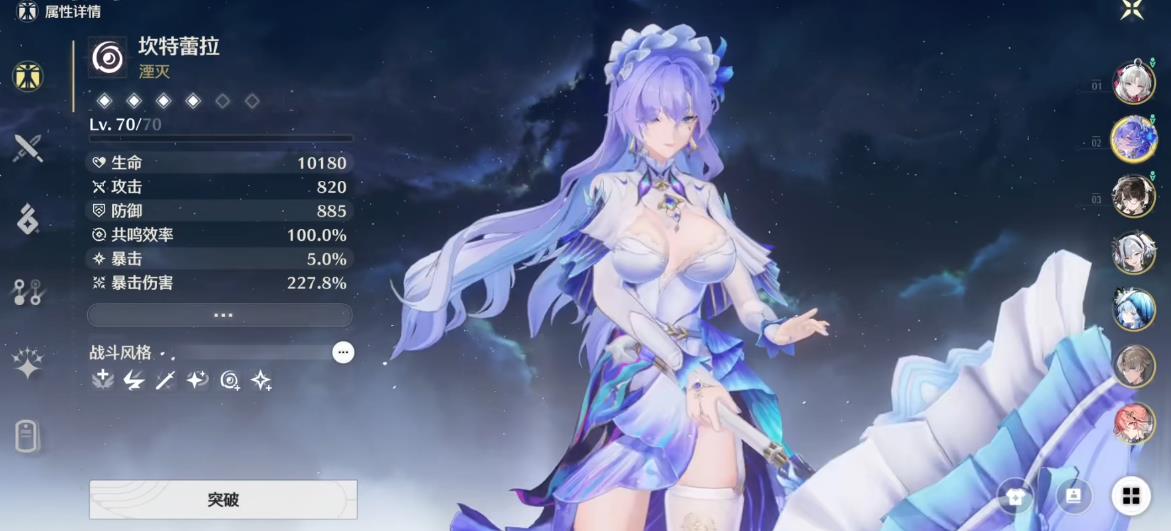Select the attributes tab with the glowing yellow icon
The image size is (1171, 531).
tap(28, 76)
